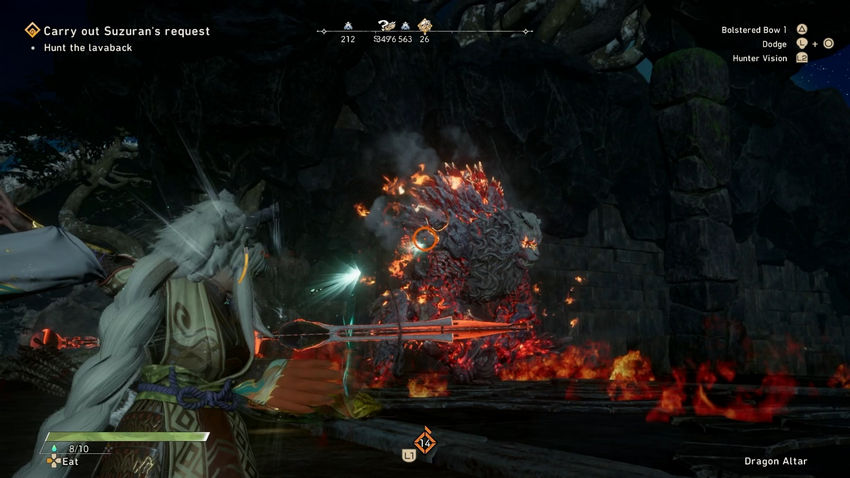The width and height of the screenshot is (850, 478).
Task: Click the compass marker labeled 212
Action: [x=348, y=27]
